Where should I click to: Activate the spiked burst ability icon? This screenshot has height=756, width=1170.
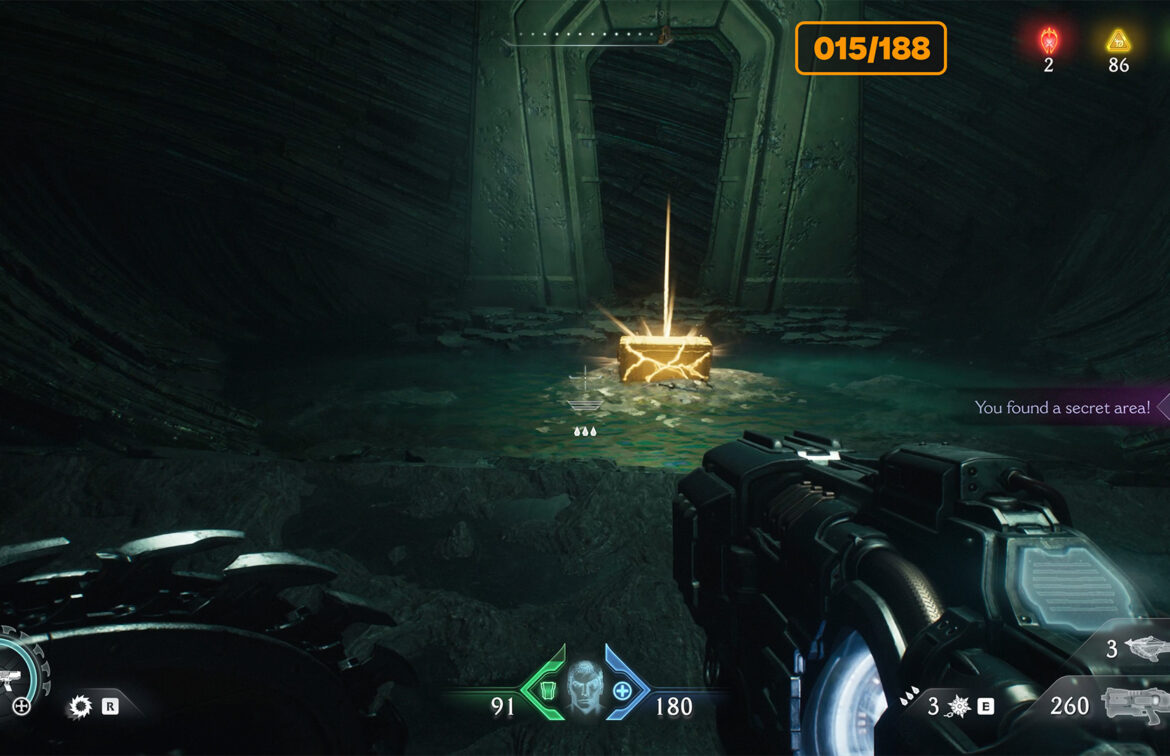pyautogui.click(x=957, y=707)
